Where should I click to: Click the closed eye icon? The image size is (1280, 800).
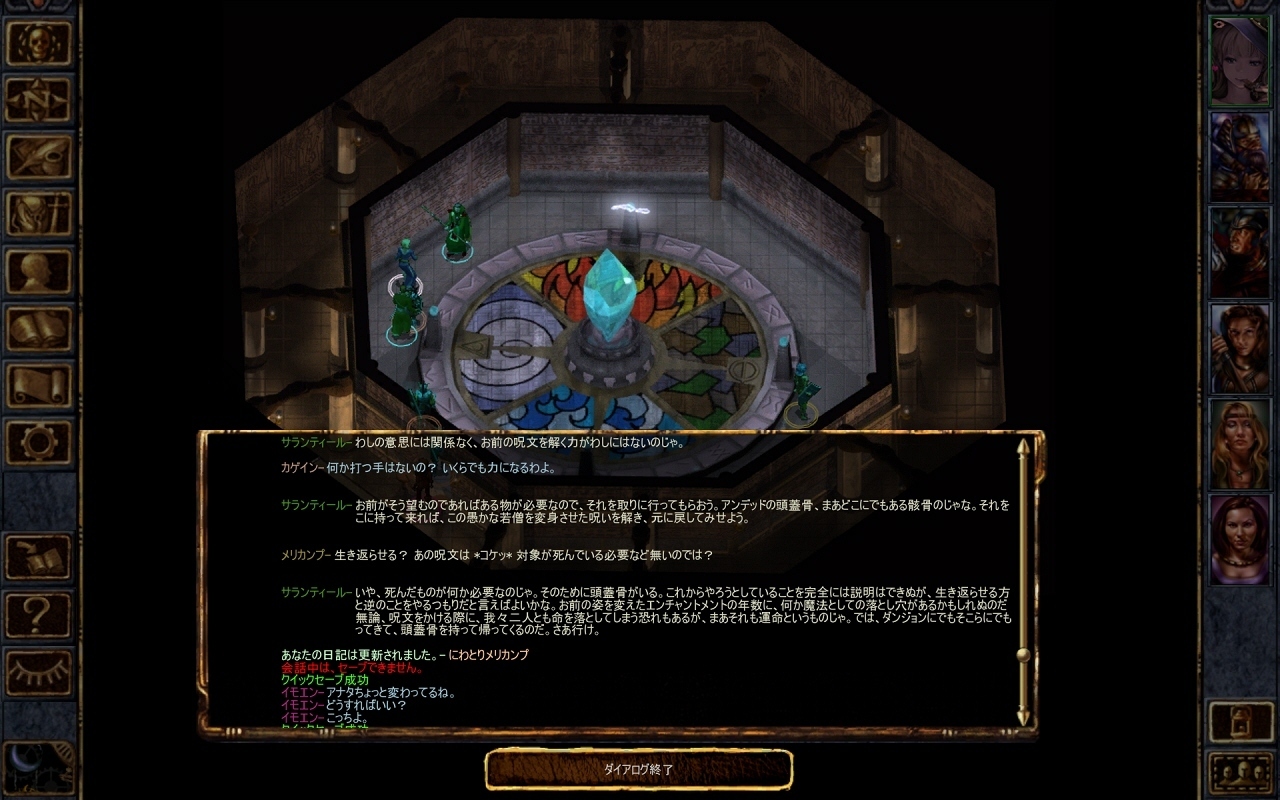tap(39, 669)
